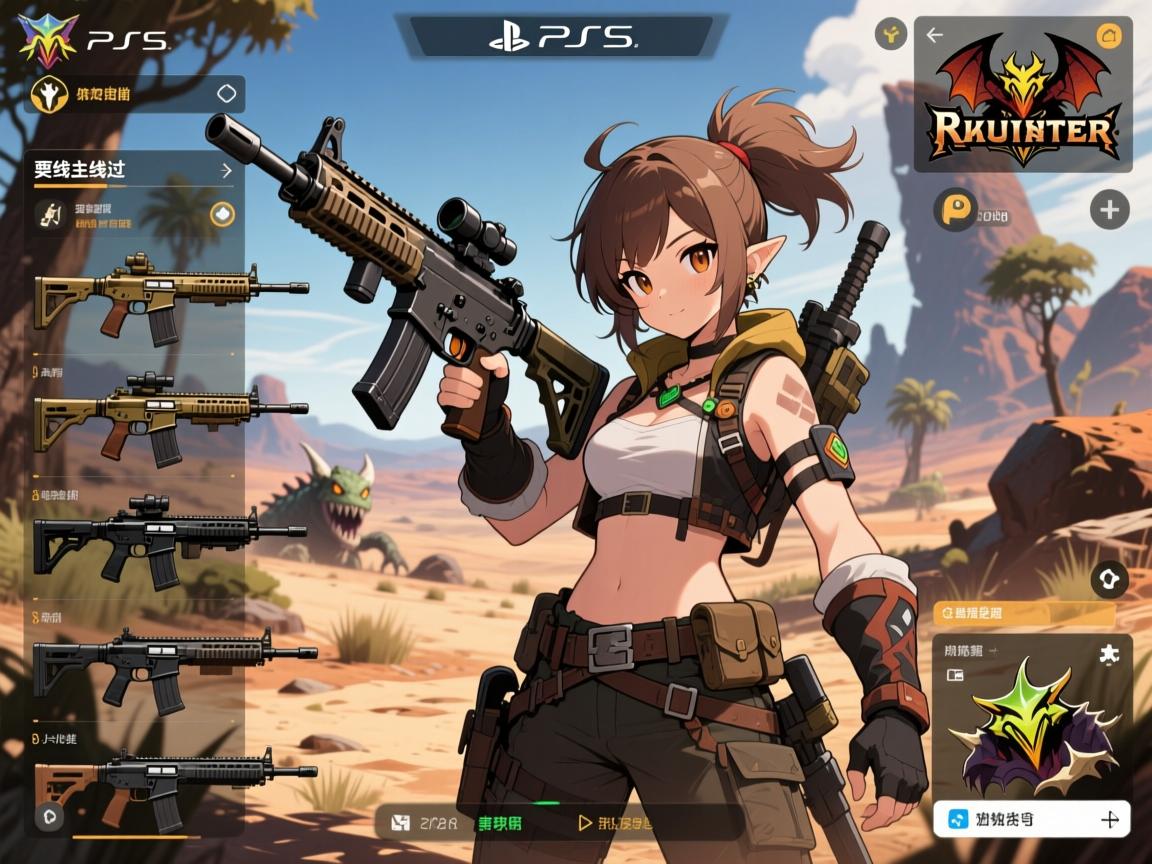Image resolution: width=1152 pixels, height=864 pixels.
Task: Expand the weapon category arrow in left panel
Action: point(226,171)
